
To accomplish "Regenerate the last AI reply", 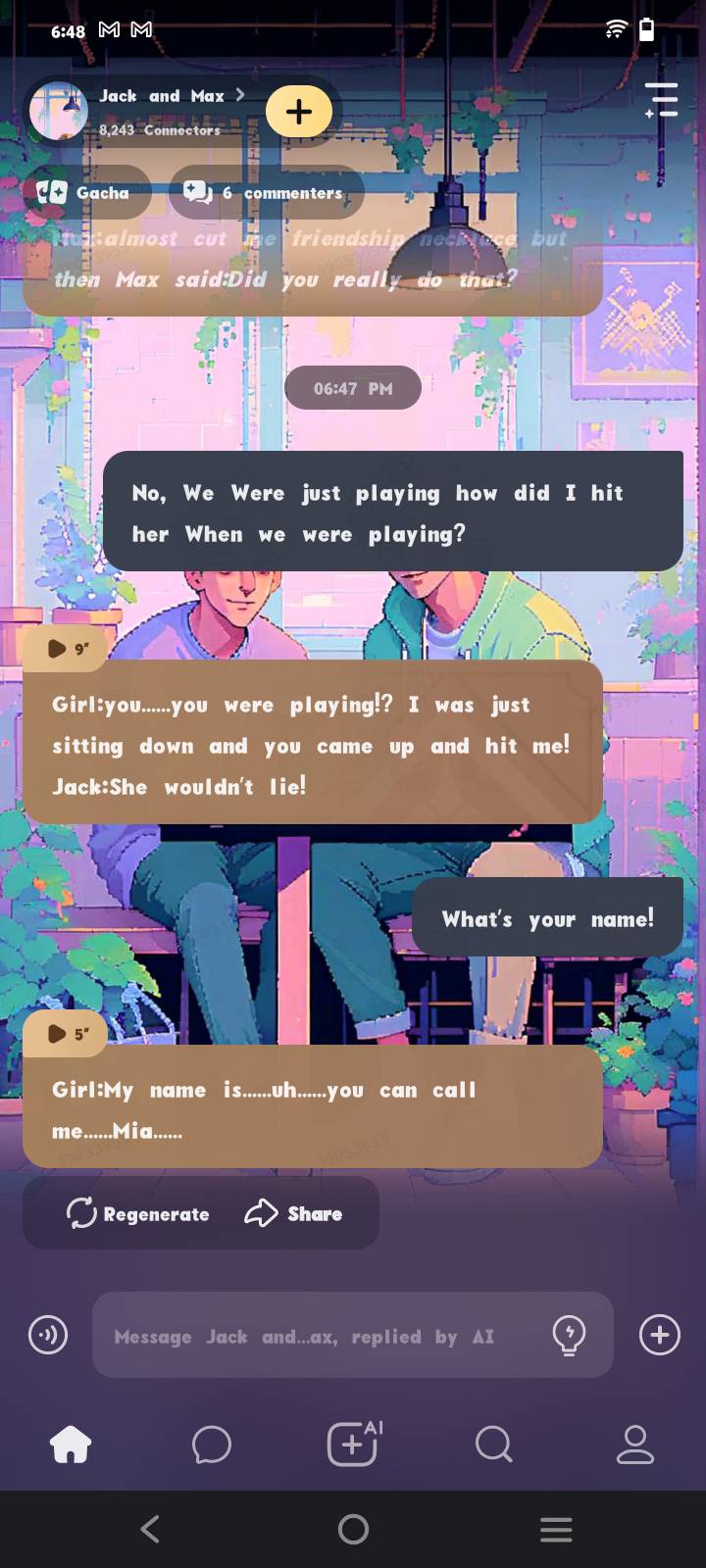I will click(138, 1214).
